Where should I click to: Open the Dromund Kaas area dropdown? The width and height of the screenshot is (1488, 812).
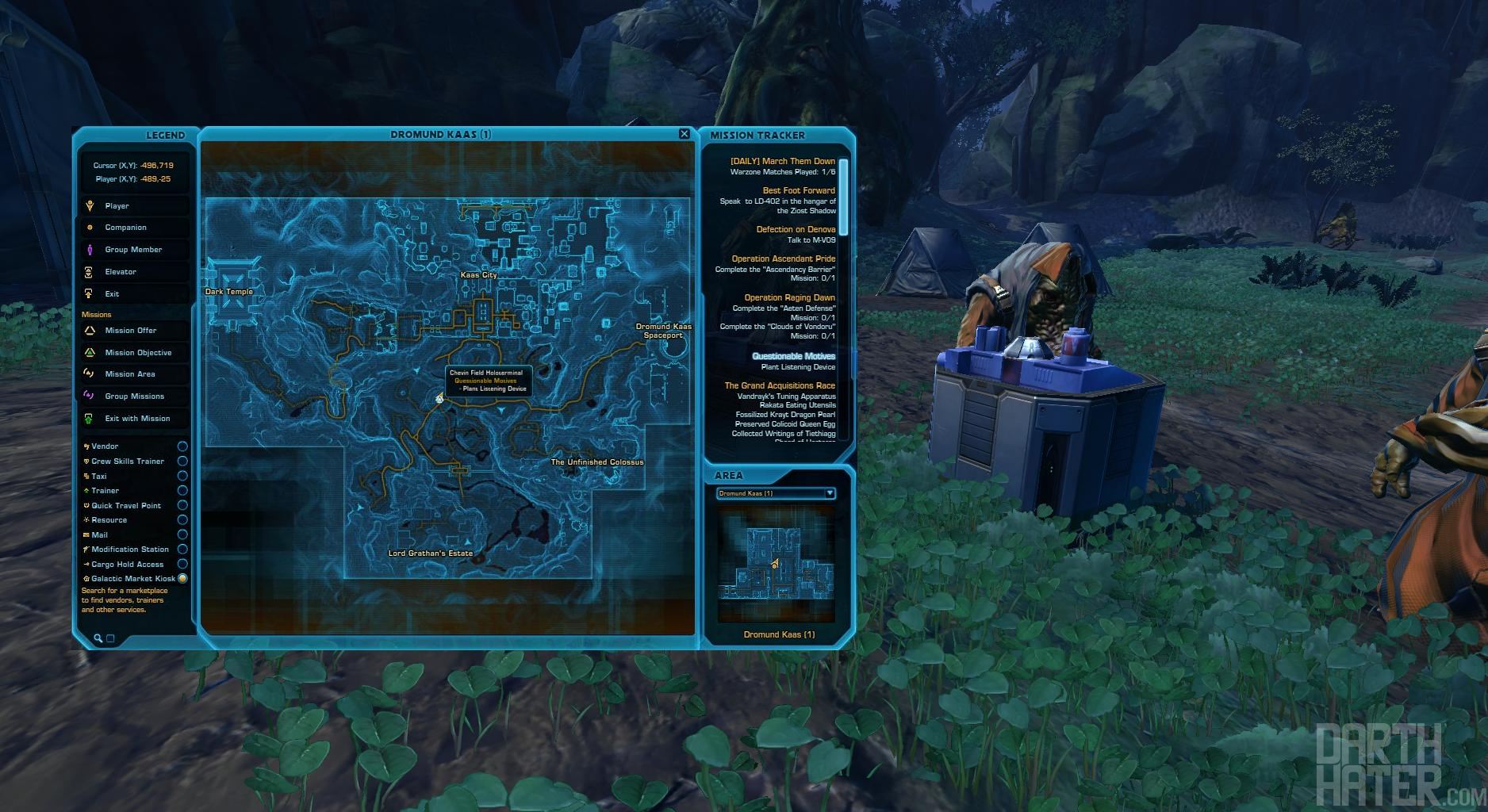tap(830, 493)
